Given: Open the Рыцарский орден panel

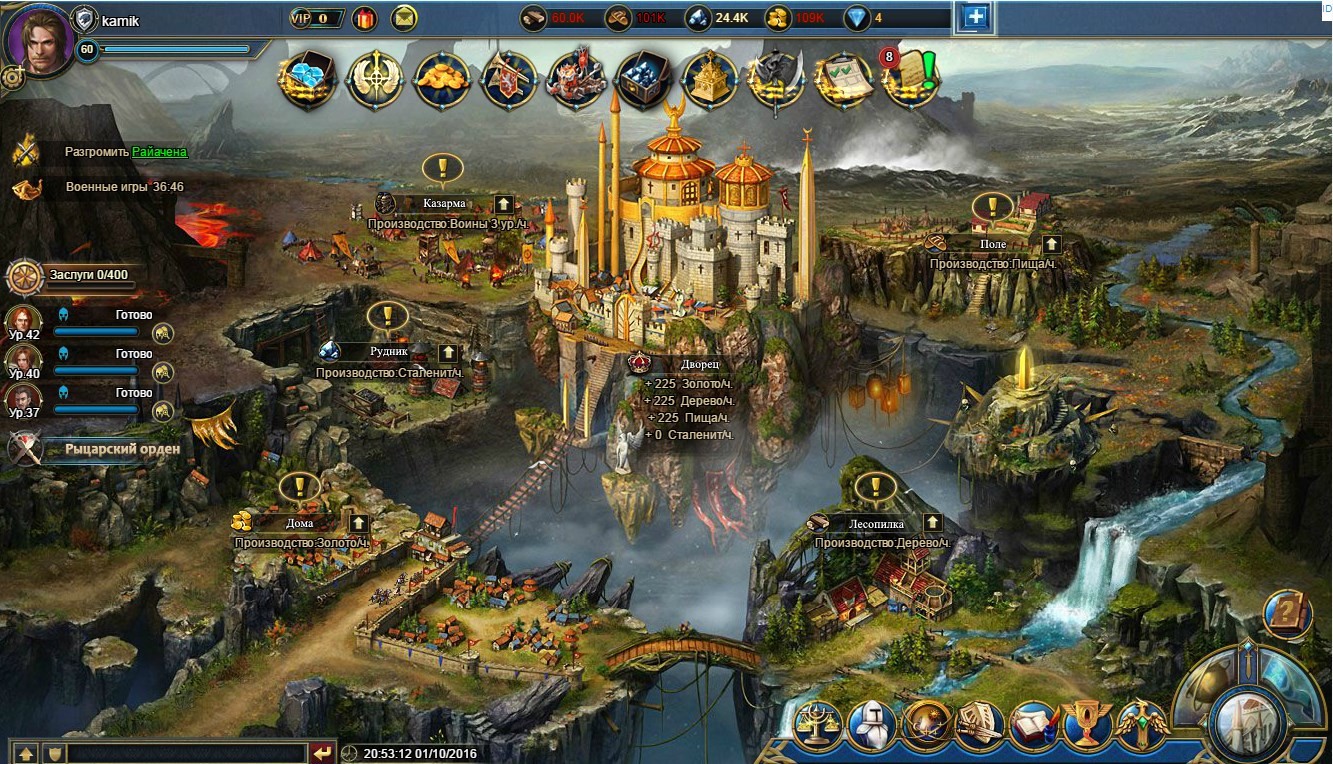Looking at the screenshot, I should coord(122,449).
